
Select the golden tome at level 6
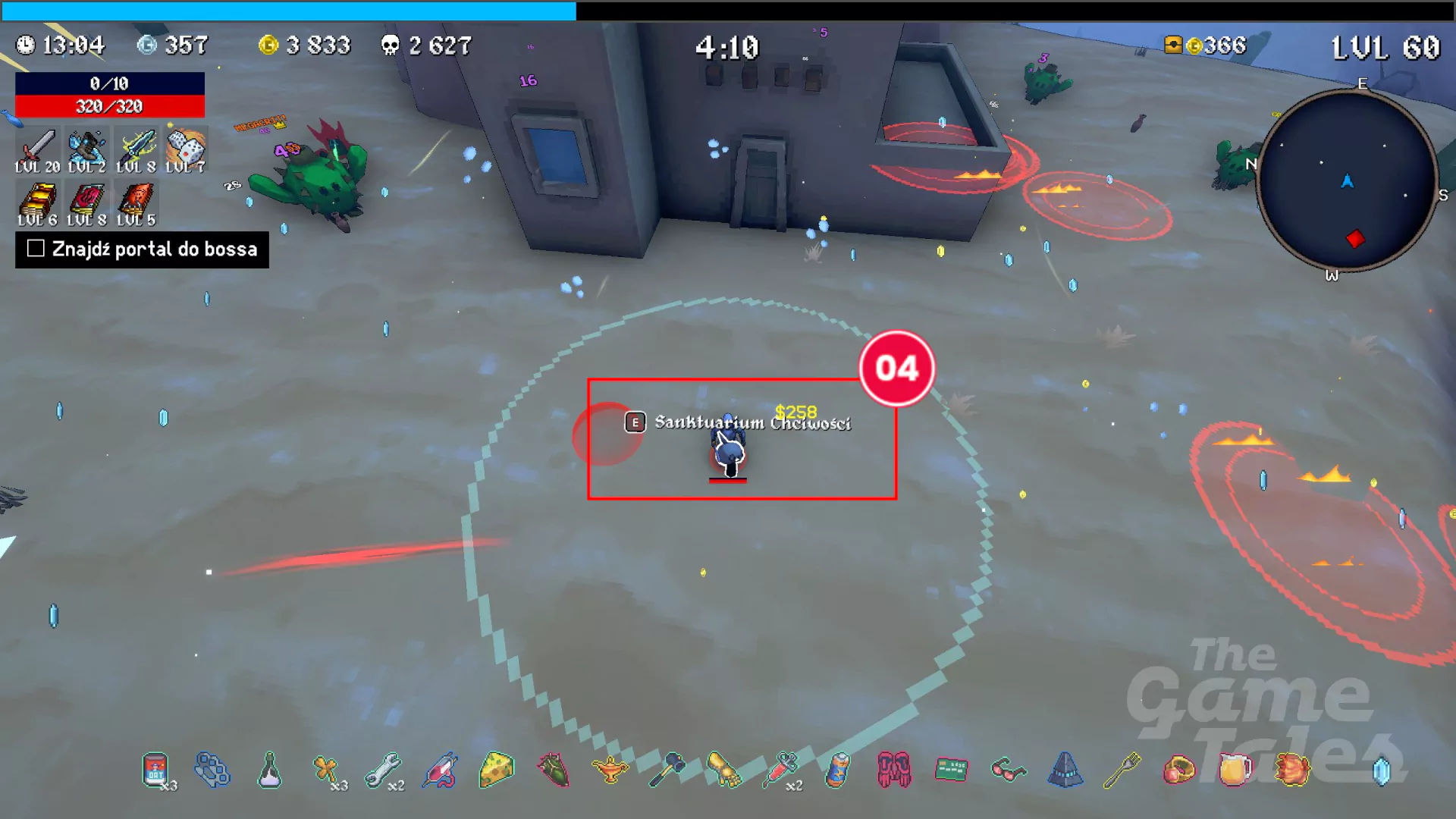pyautogui.click(x=37, y=201)
